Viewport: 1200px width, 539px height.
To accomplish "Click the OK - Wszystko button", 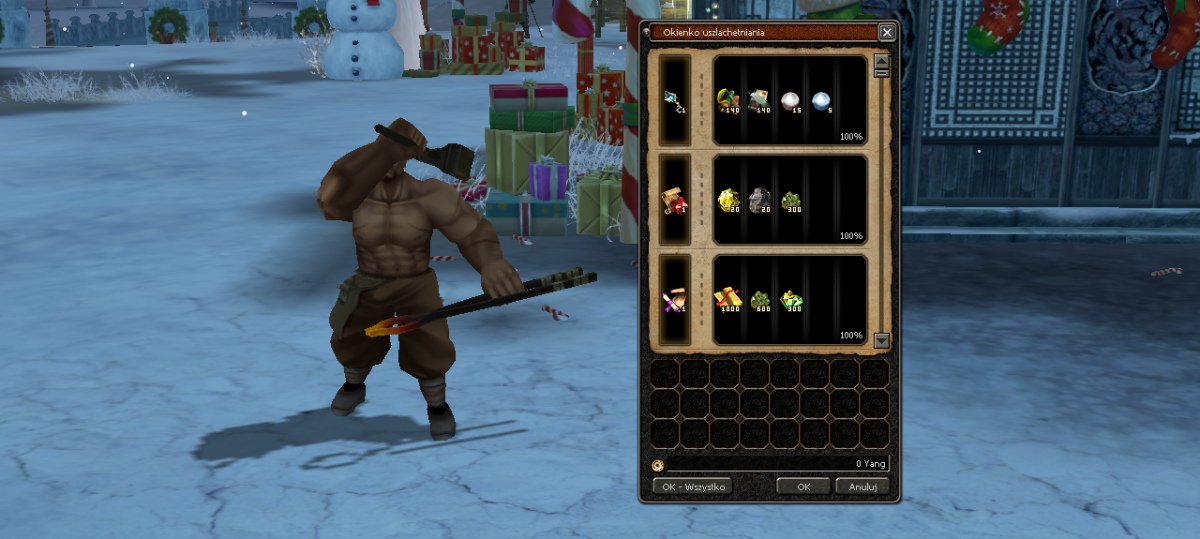I will 692,486.
